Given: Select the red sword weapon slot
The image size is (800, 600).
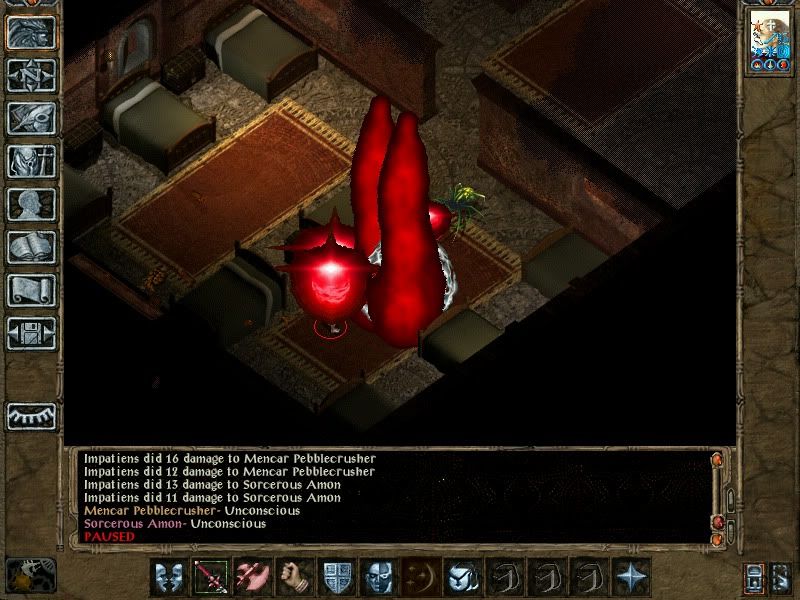Looking at the screenshot, I should pyautogui.click(x=210, y=577).
